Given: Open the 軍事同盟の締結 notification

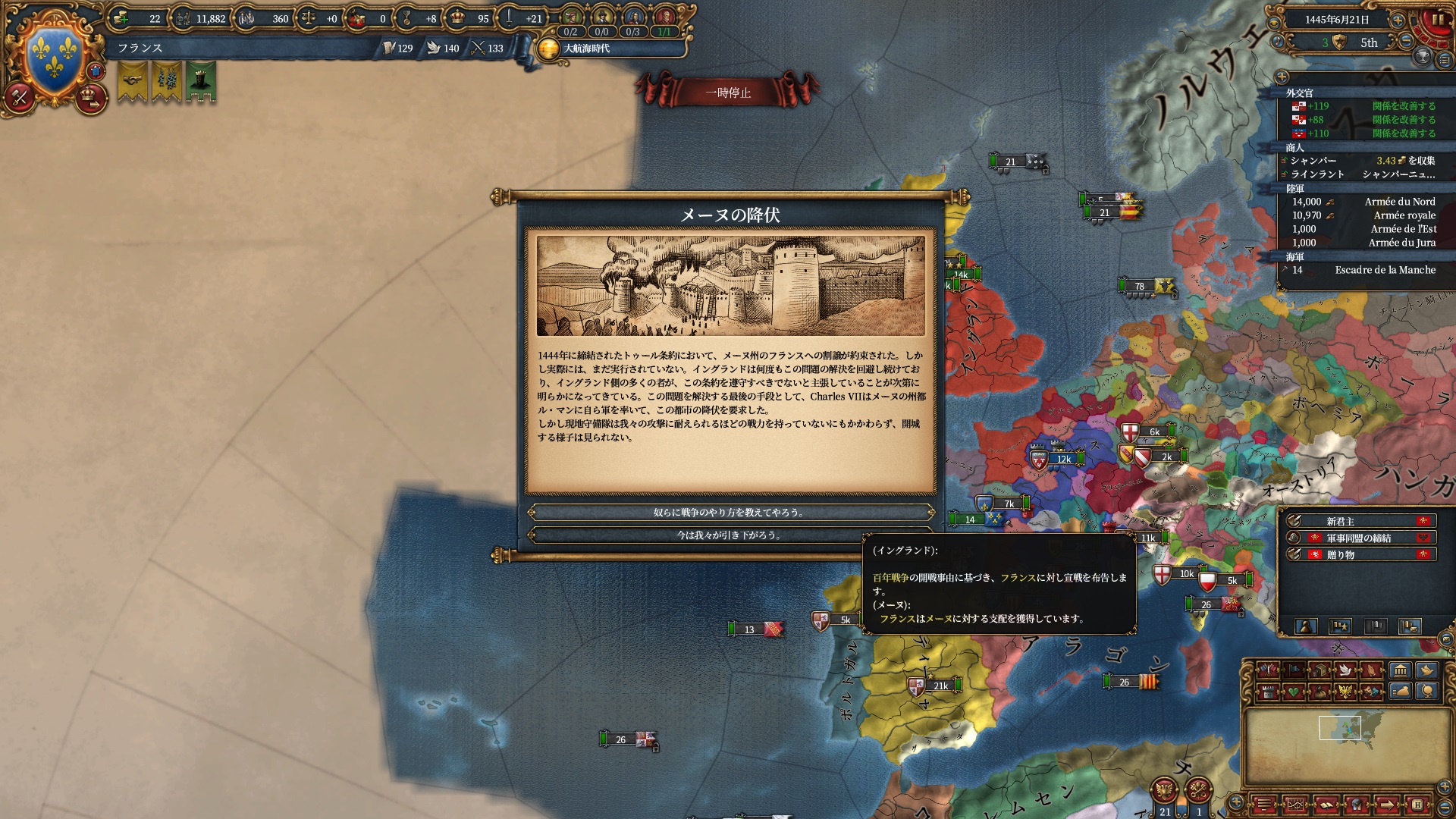Looking at the screenshot, I should click(1358, 538).
